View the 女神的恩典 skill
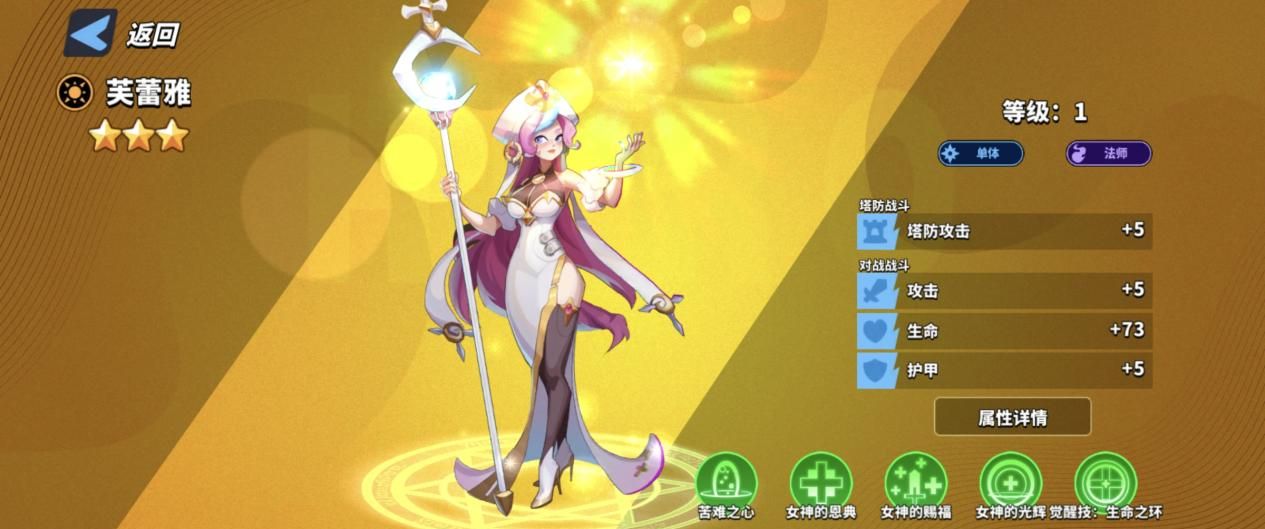1265x529 pixels. click(820, 481)
